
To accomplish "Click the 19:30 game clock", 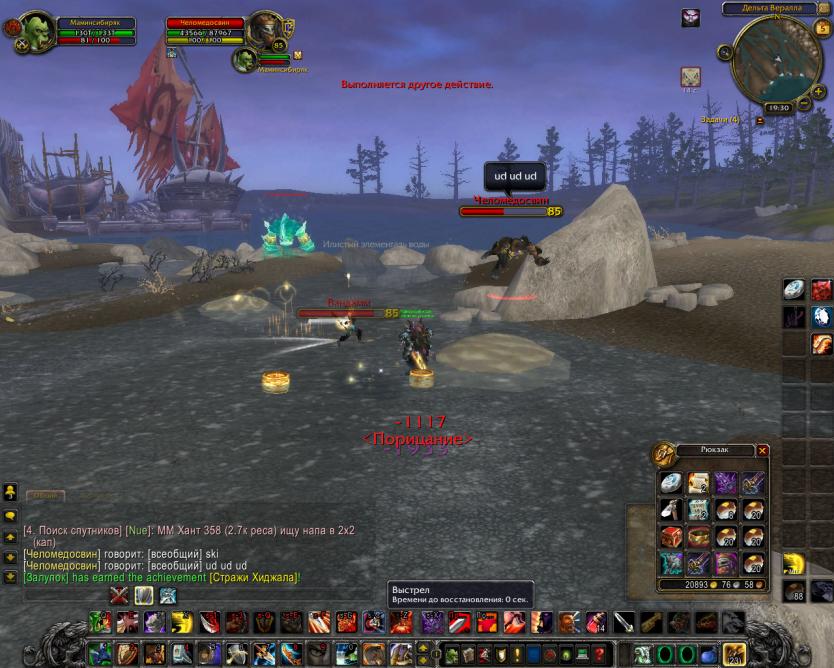I will tap(777, 107).
